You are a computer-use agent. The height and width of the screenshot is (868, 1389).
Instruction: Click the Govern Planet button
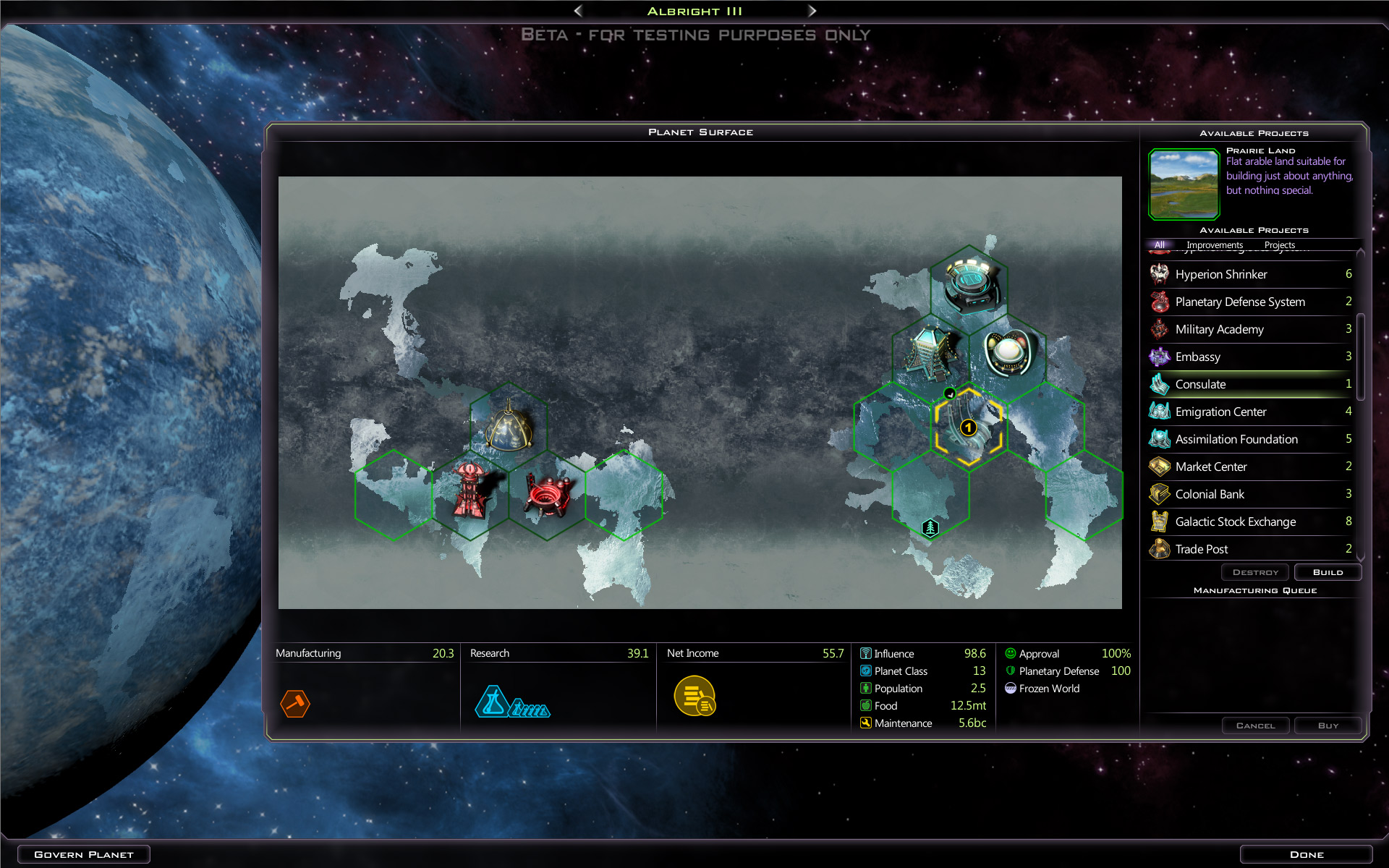pos(84,854)
